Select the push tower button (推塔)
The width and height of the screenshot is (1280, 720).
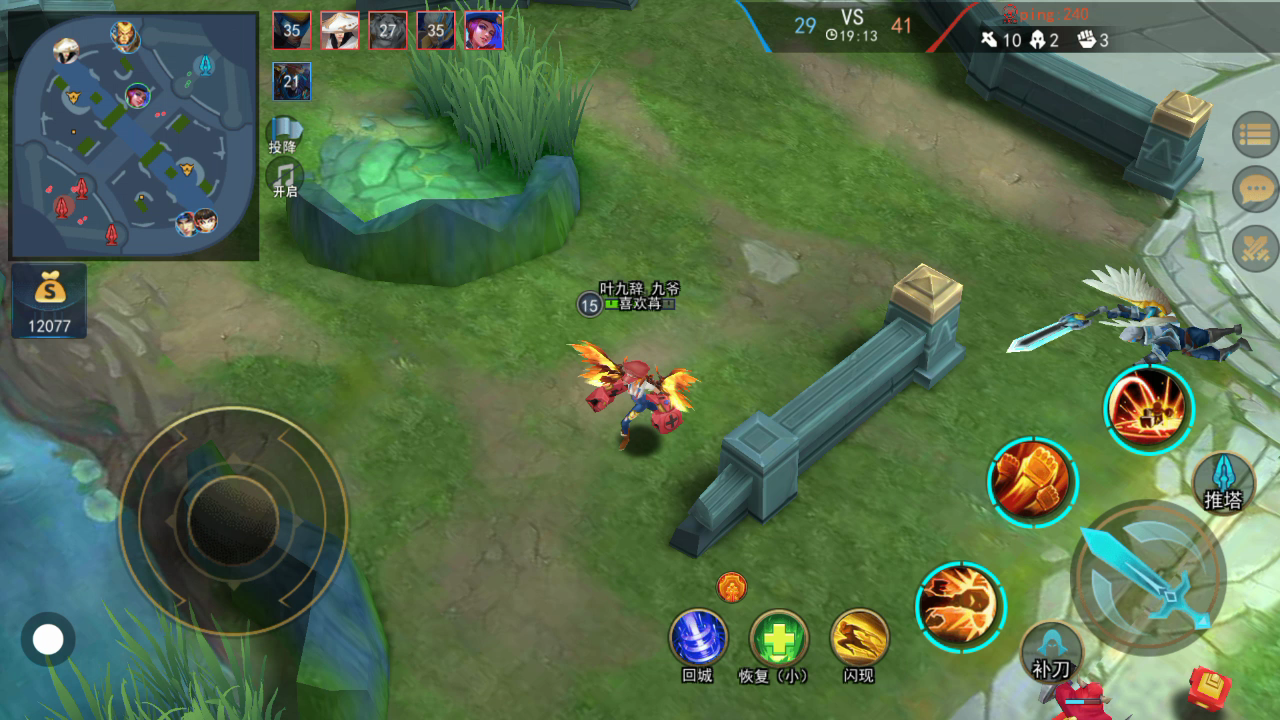click(x=1223, y=483)
